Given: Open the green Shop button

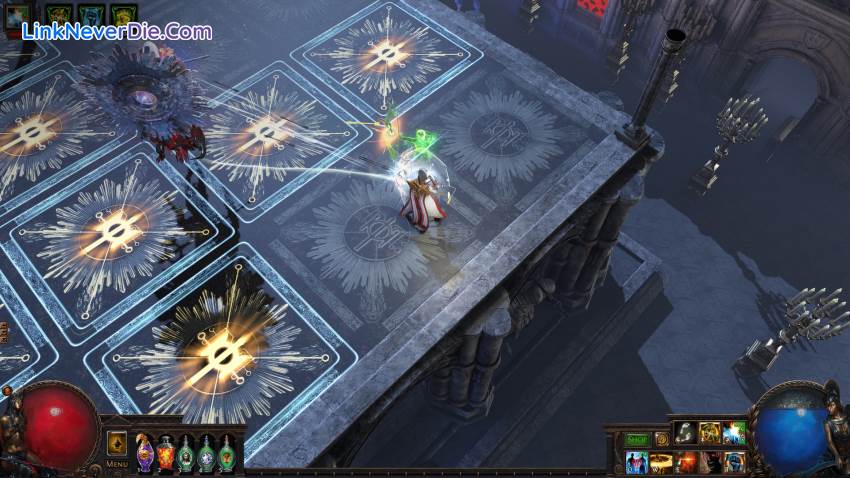Looking at the screenshot, I should 636,439.
